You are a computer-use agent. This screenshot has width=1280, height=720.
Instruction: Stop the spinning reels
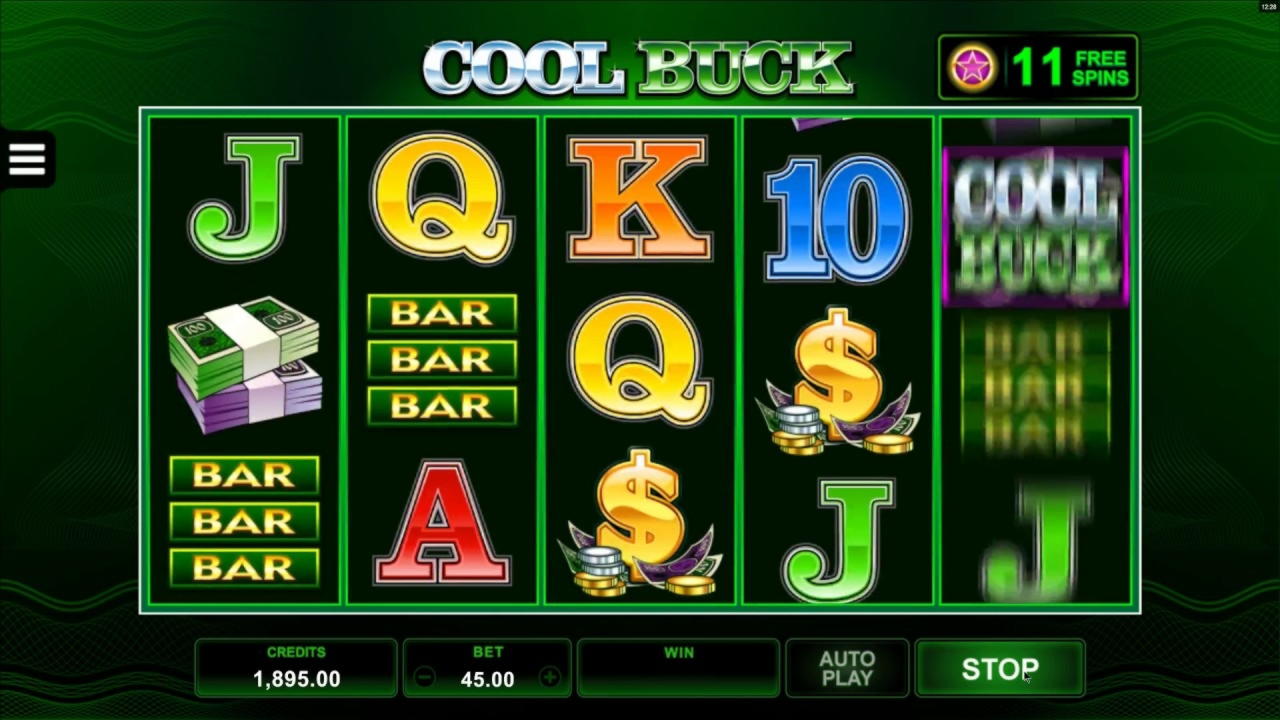pos(999,668)
